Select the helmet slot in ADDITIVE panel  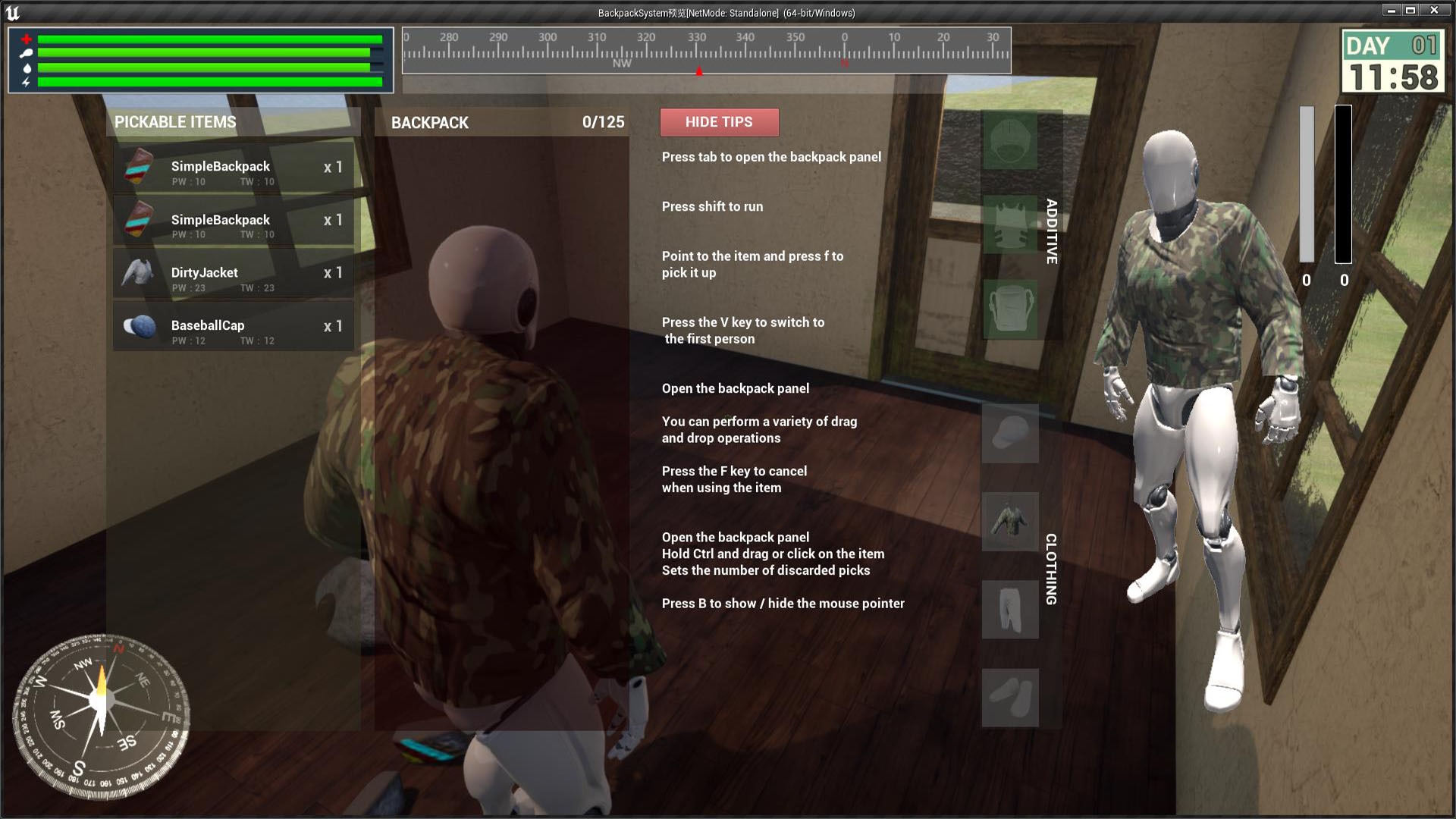point(1009,142)
